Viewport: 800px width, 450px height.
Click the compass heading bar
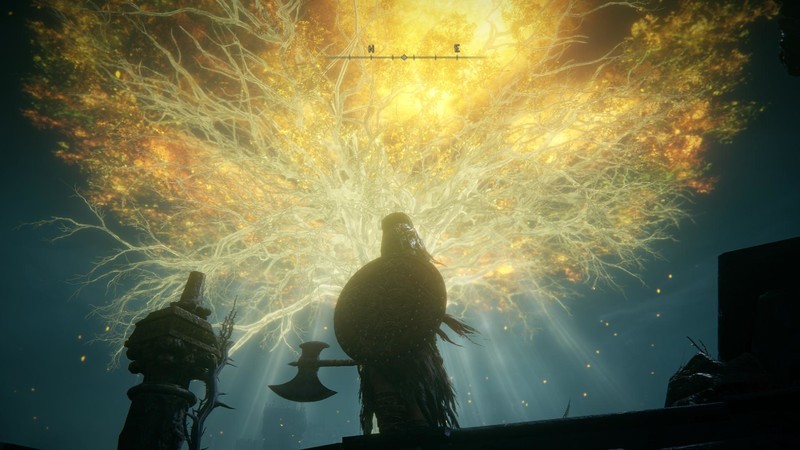[413, 52]
